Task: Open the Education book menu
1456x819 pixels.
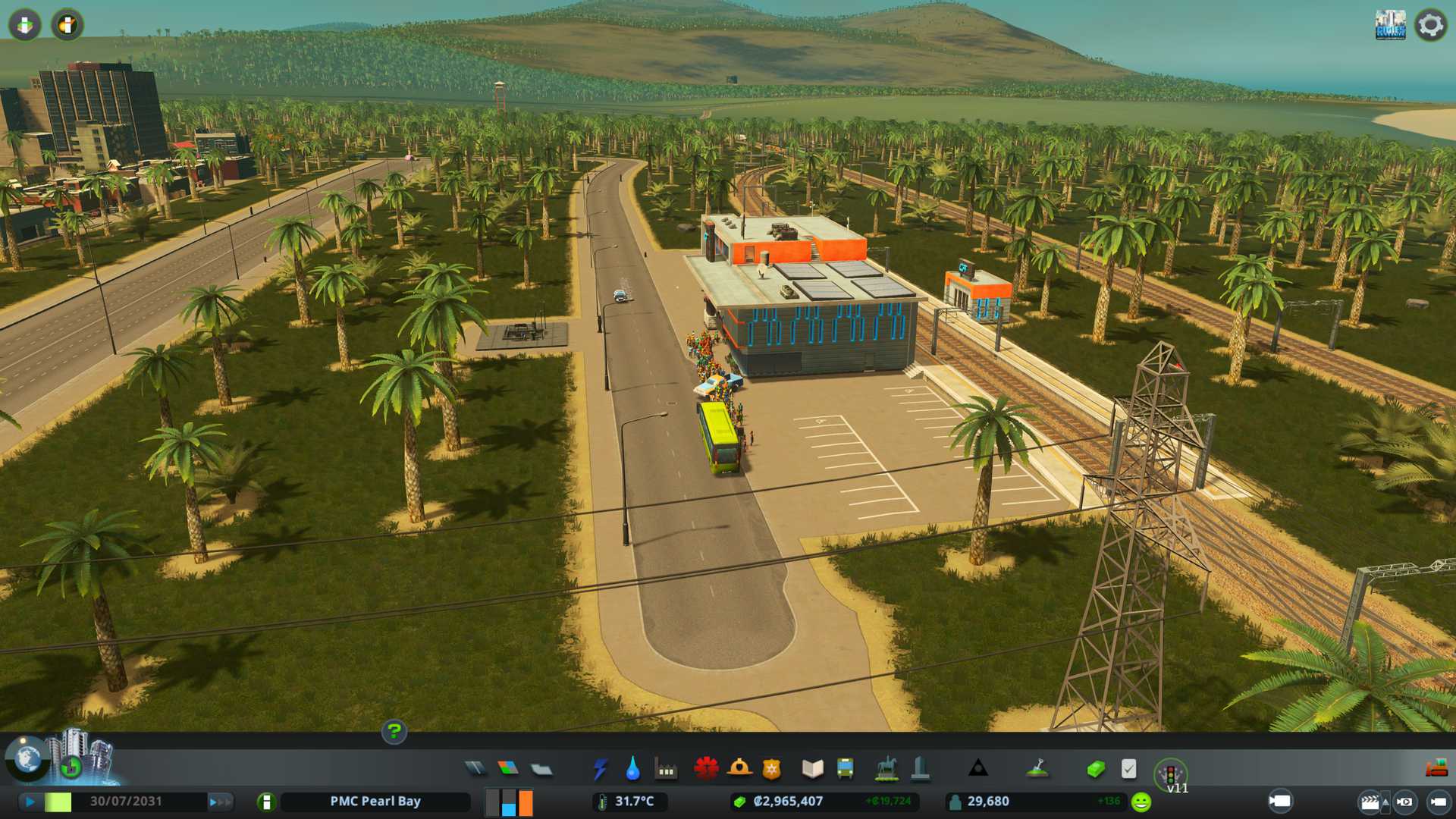Action: [x=812, y=769]
